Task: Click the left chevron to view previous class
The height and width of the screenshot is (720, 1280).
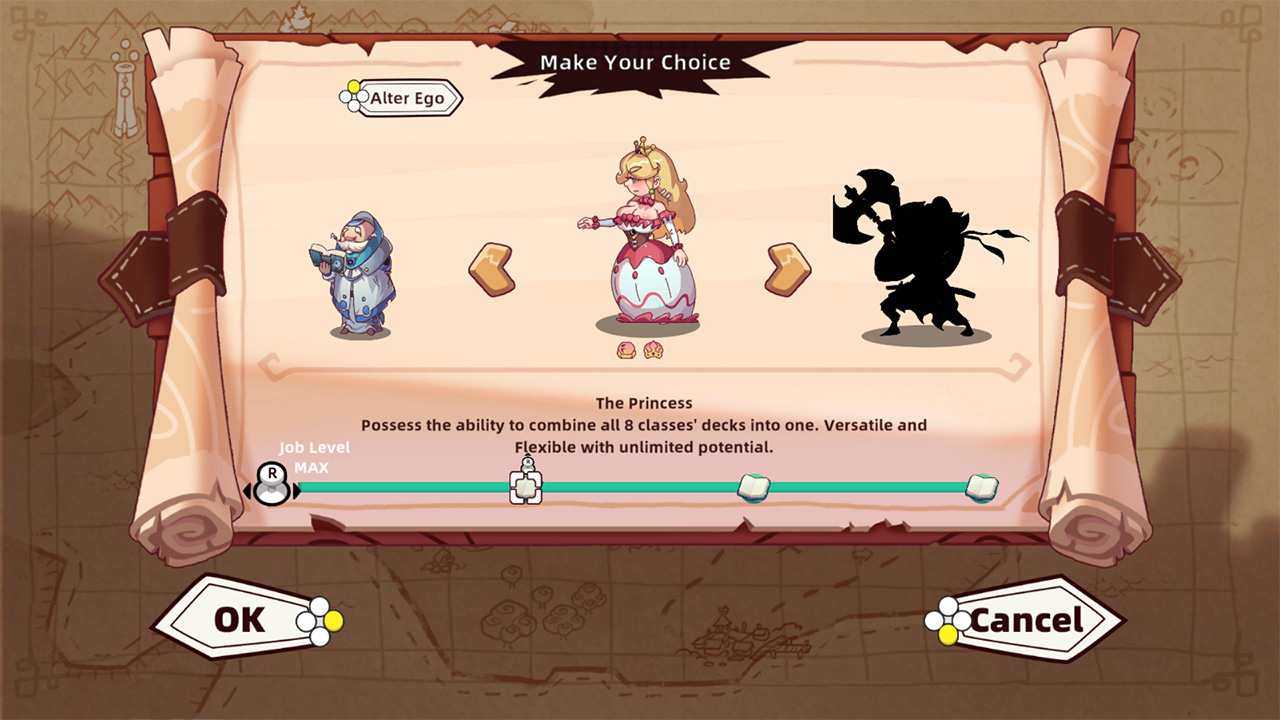Action: (x=494, y=266)
